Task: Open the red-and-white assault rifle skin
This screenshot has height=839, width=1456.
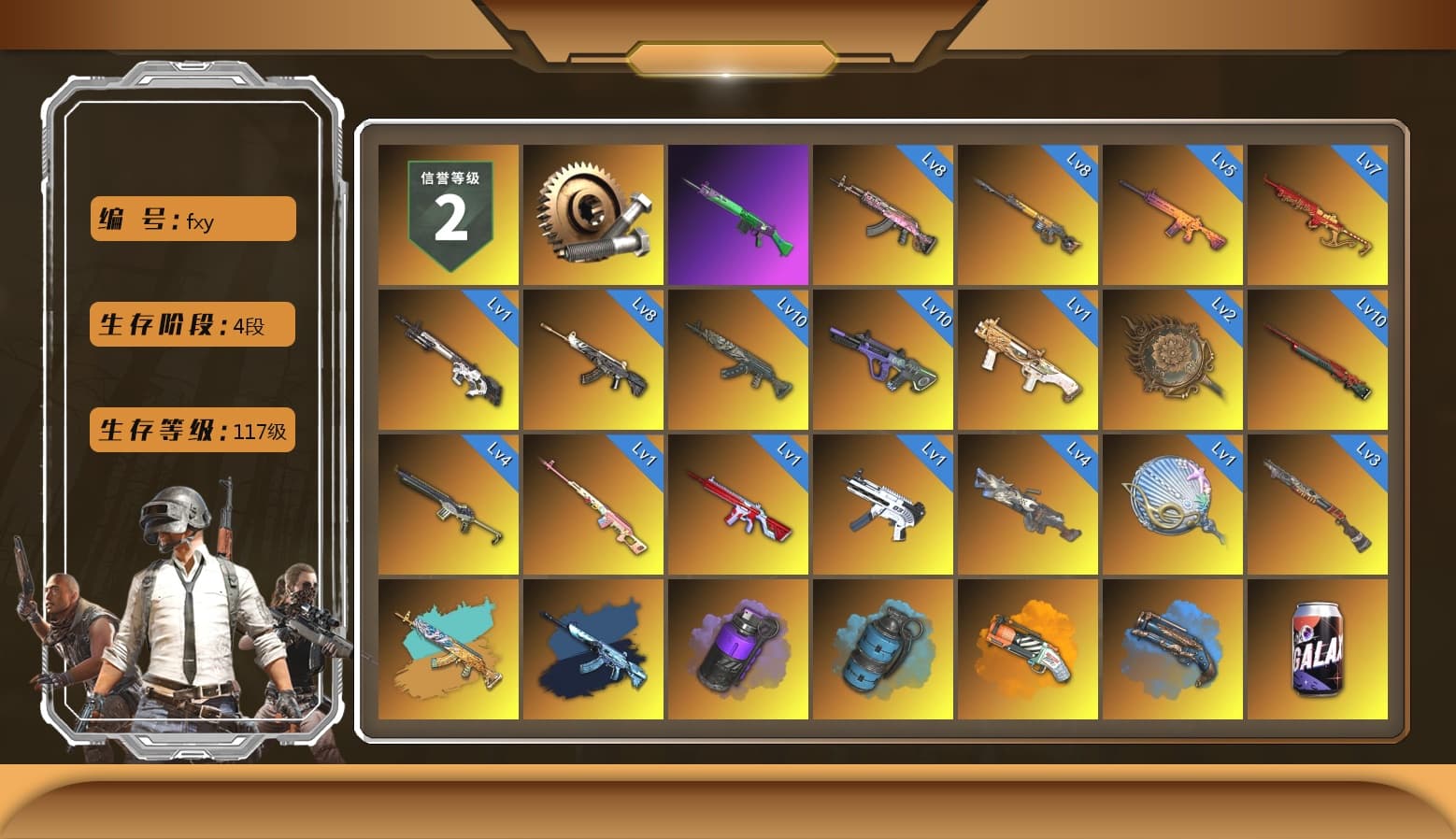Action: pyautogui.click(x=737, y=506)
